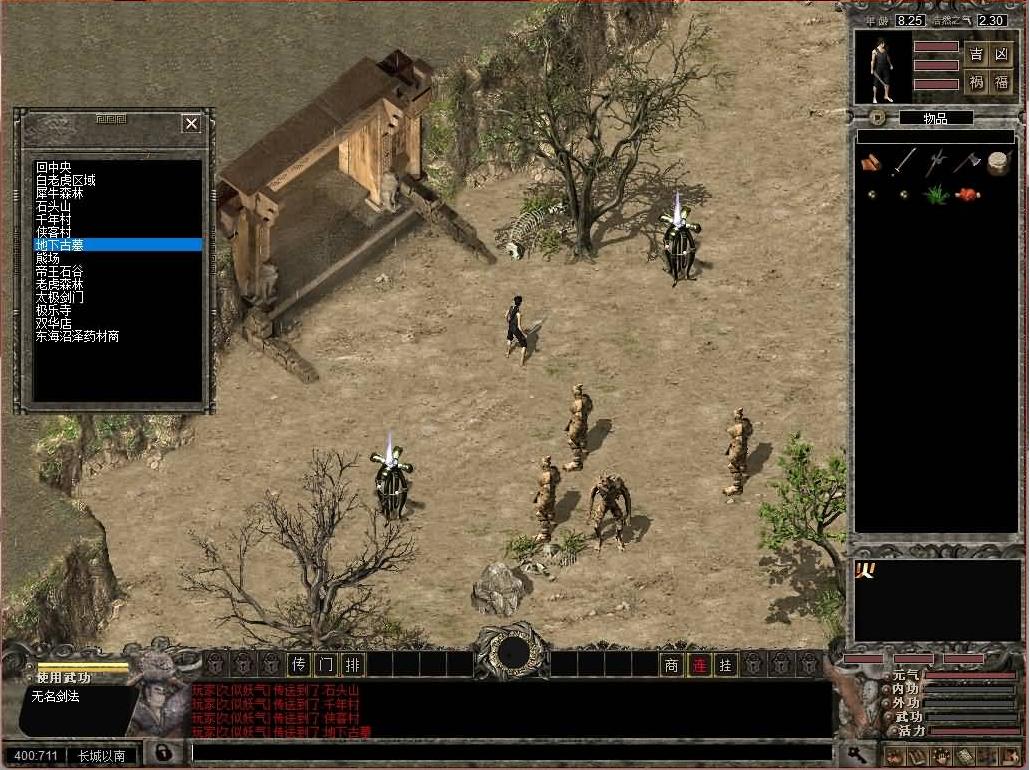Screen dimensions: 1030x770
Task: Select the highlighted 地下古墓 entry
Action: coord(61,245)
